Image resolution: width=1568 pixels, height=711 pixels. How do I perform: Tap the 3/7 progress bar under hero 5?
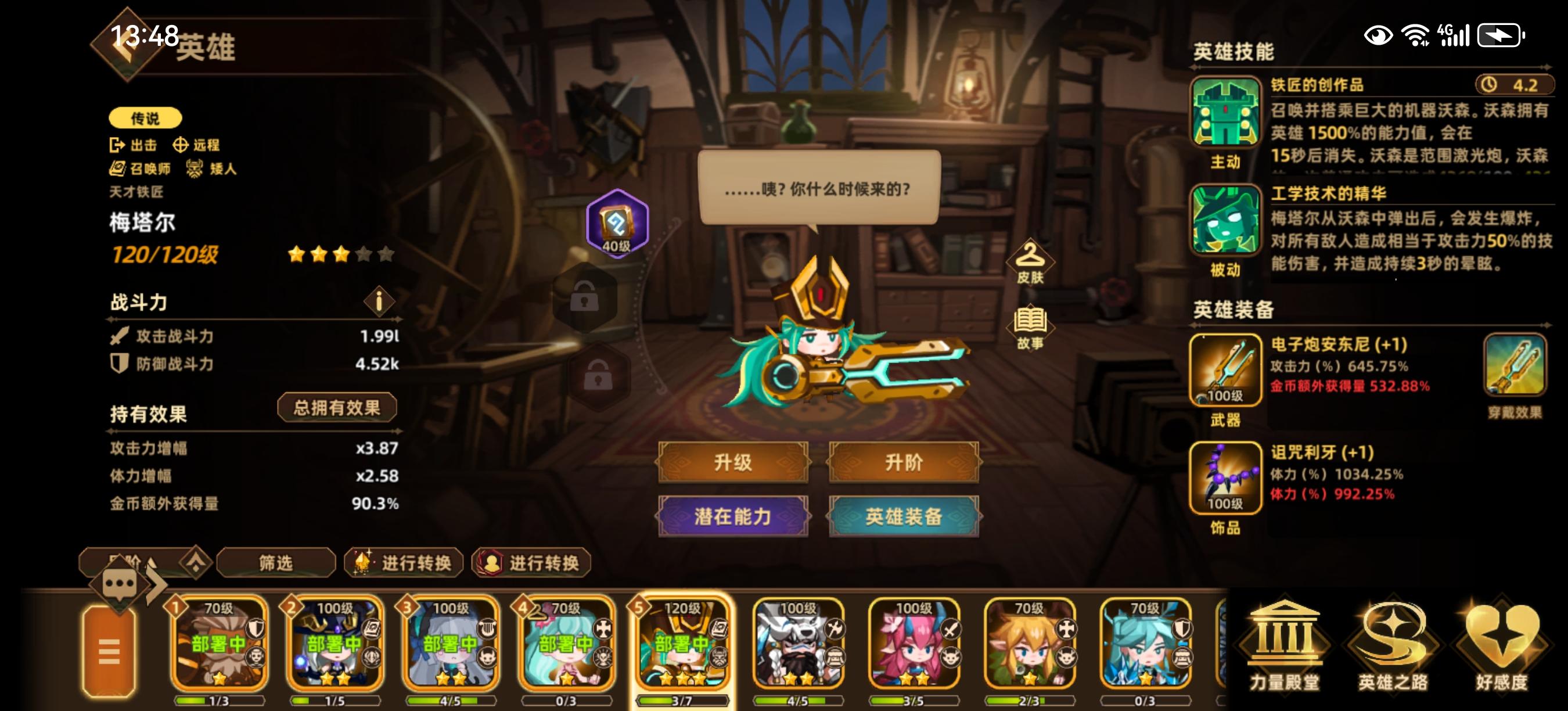(683, 700)
